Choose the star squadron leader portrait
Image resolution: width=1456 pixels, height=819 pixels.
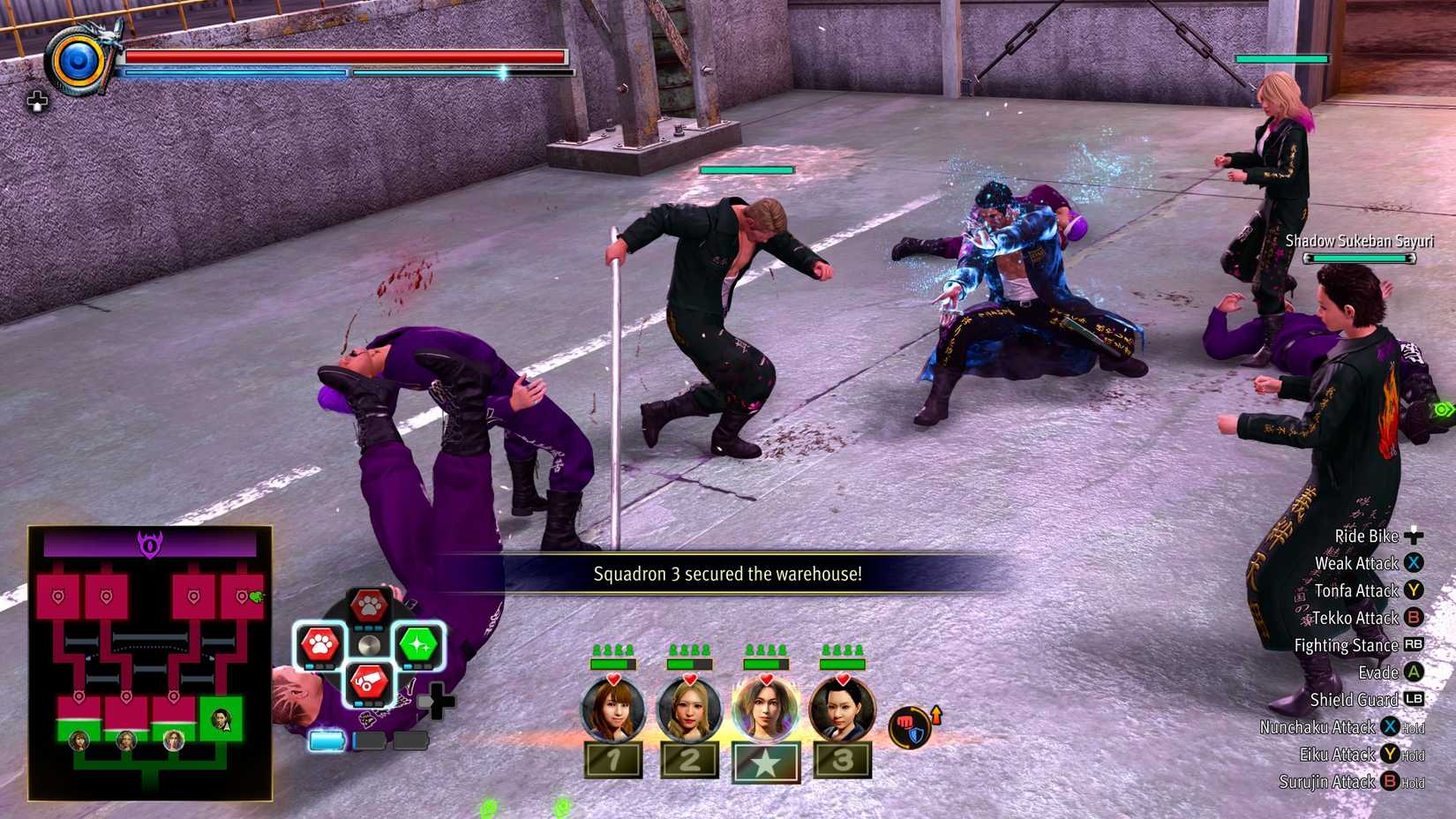click(765, 710)
